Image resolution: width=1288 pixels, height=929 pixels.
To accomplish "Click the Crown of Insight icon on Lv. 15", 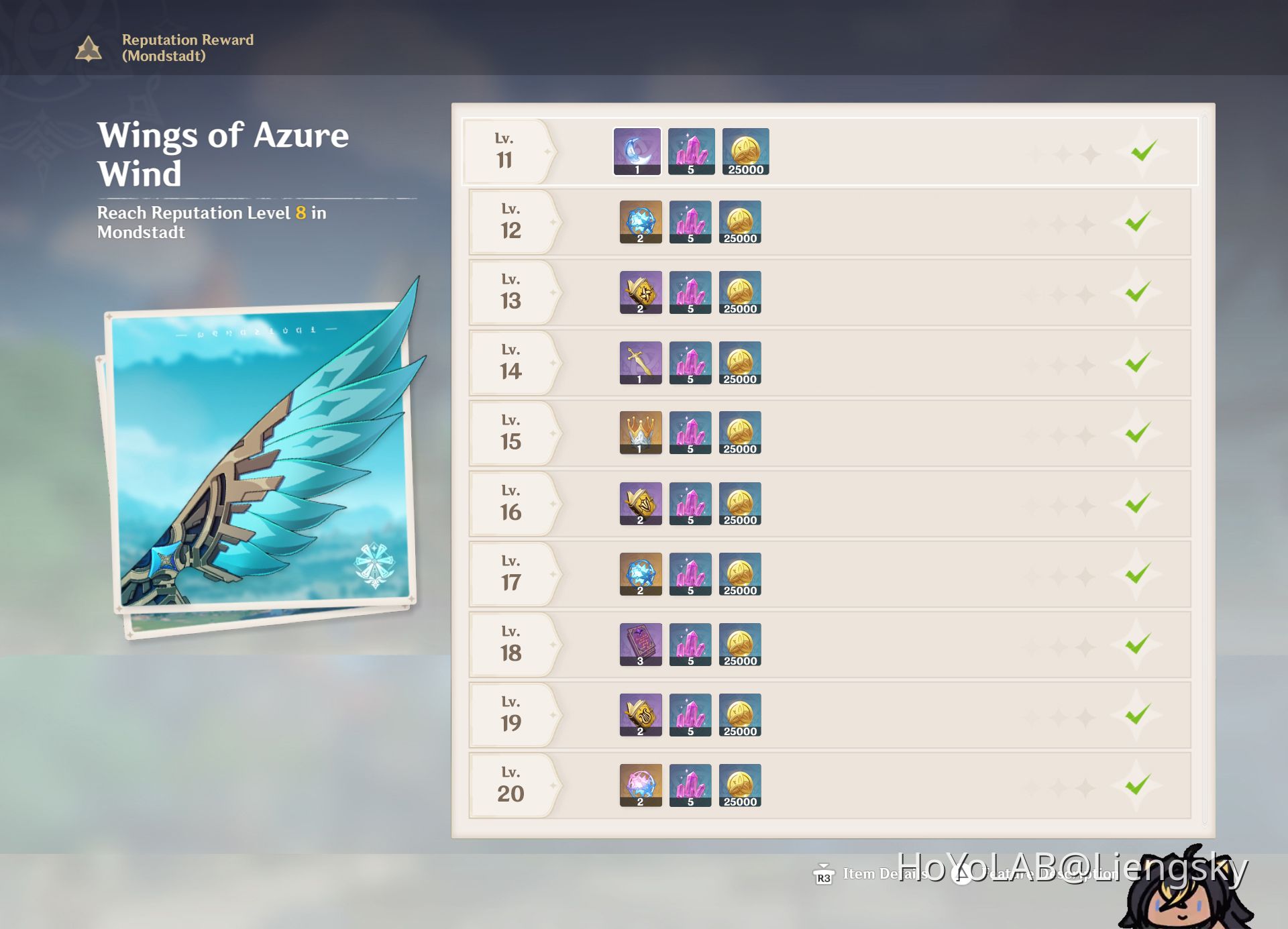I will coord(640,433).
